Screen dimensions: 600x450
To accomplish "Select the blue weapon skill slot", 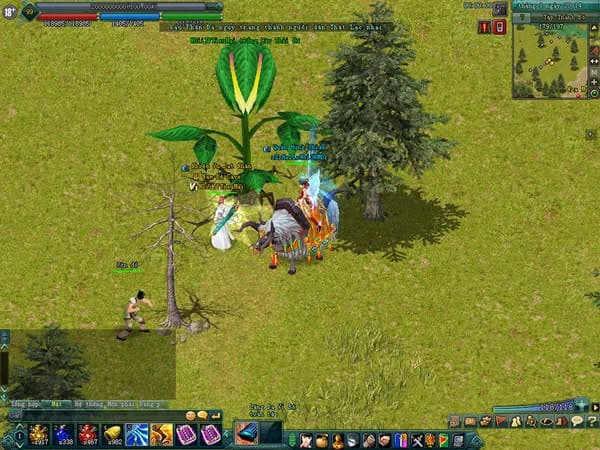I will point(246,433).
